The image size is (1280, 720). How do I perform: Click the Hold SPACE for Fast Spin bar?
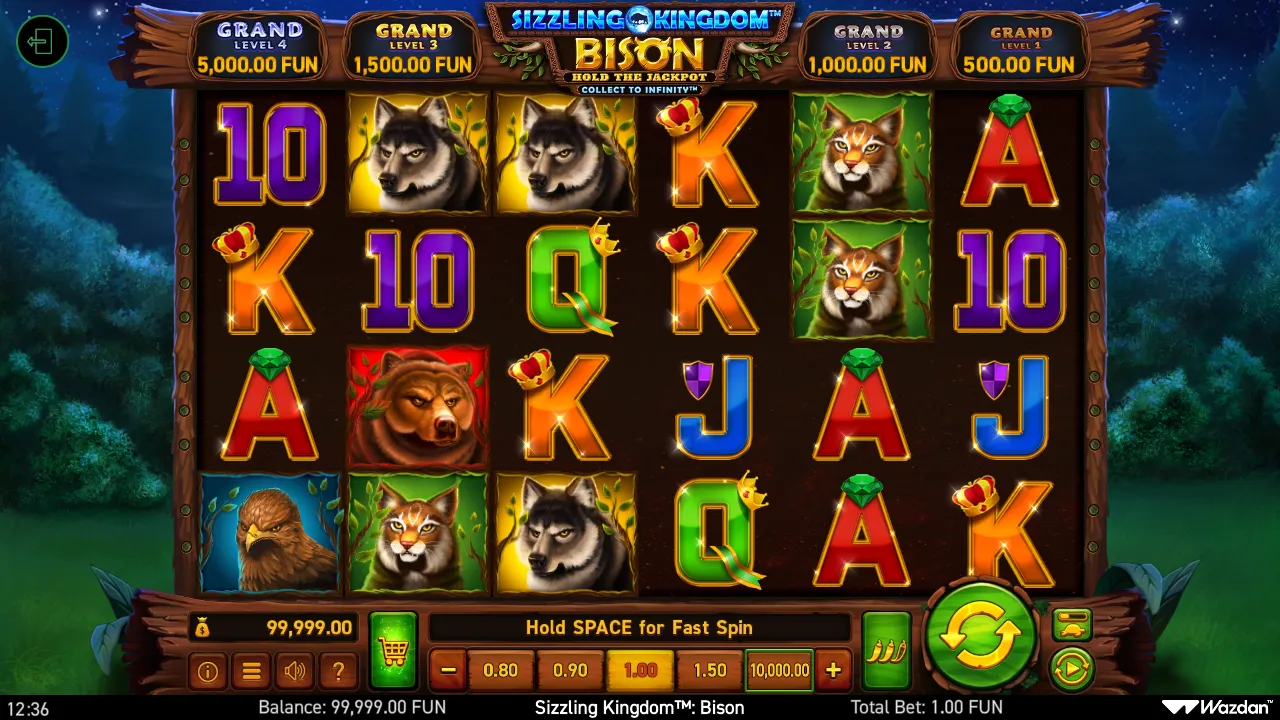640,628
